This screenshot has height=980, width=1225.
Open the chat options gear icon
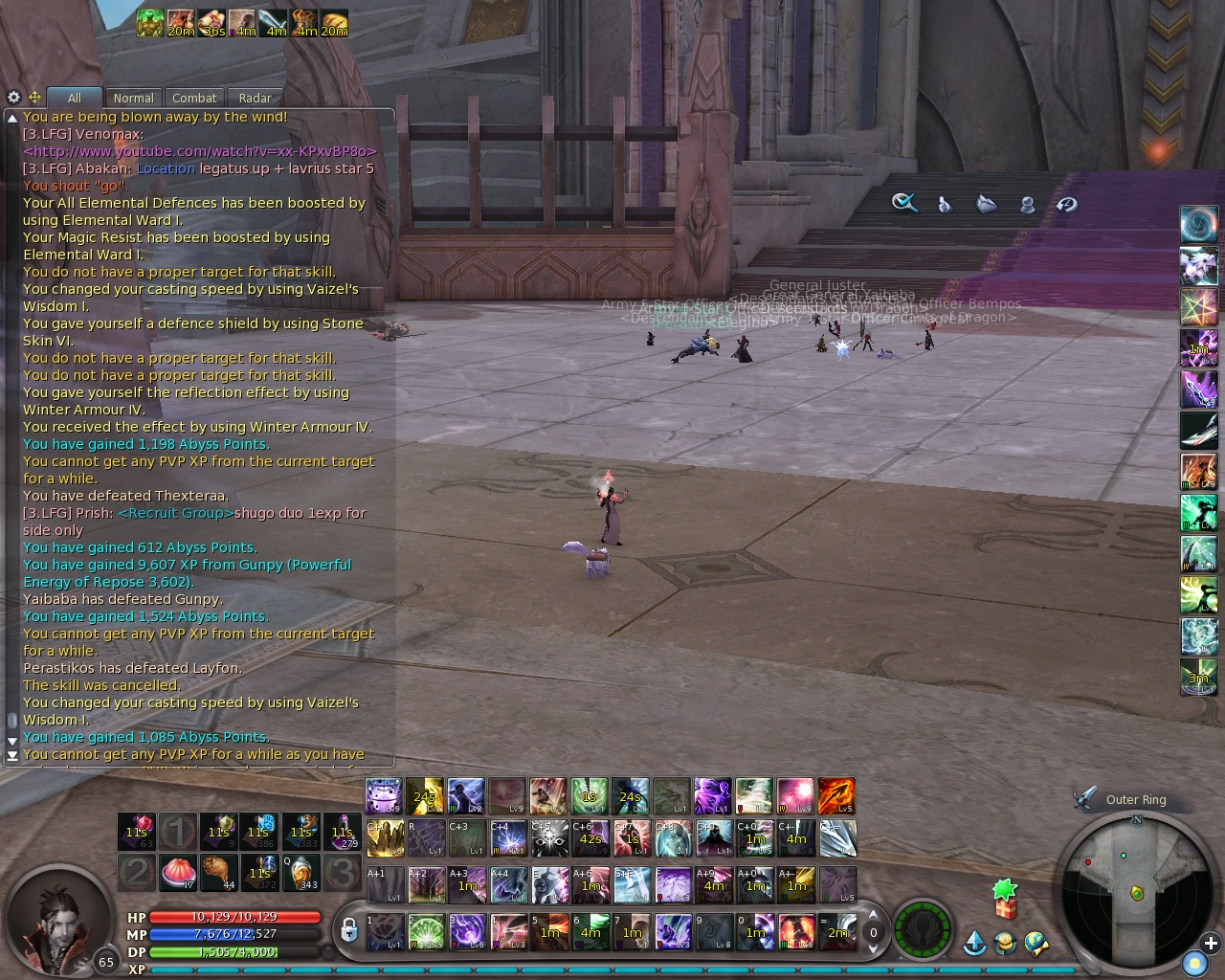tap(12, 97)
